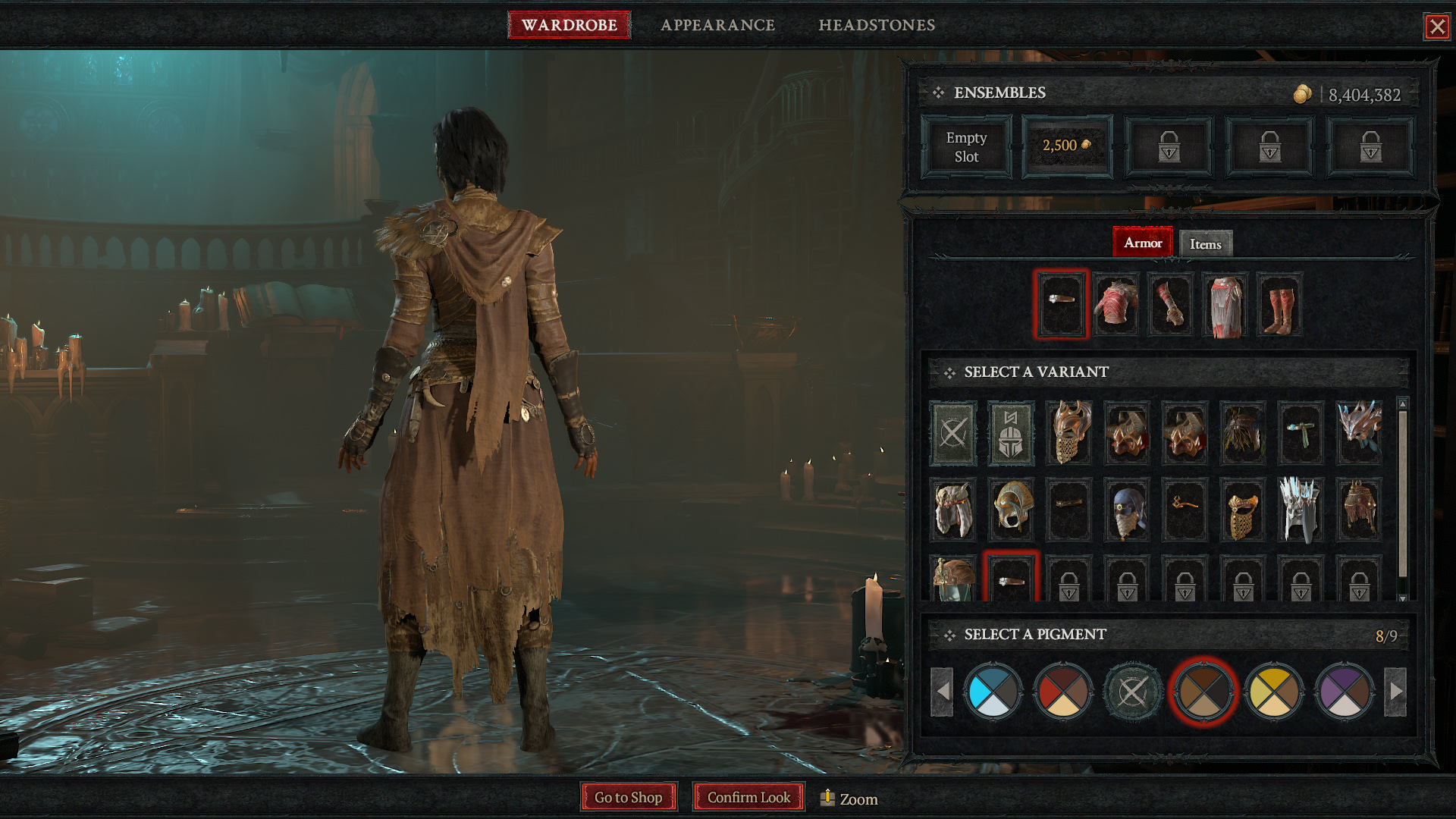Select the blue hooded mask variant
The width and height of the screenshot is (1456, 819).
coord(1127,510)
